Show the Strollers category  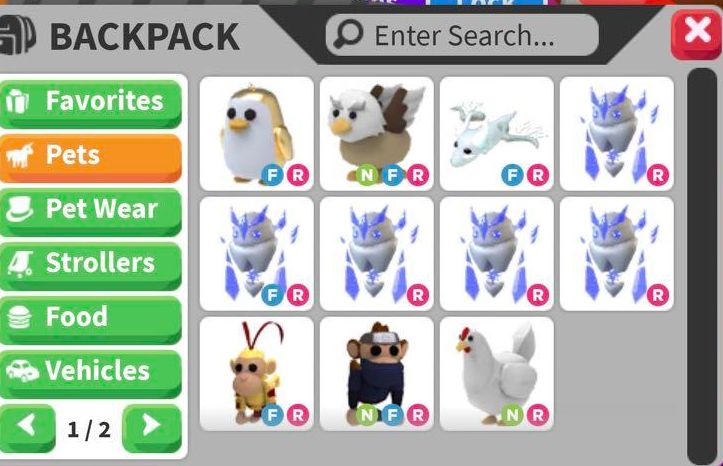click(92, 263)
